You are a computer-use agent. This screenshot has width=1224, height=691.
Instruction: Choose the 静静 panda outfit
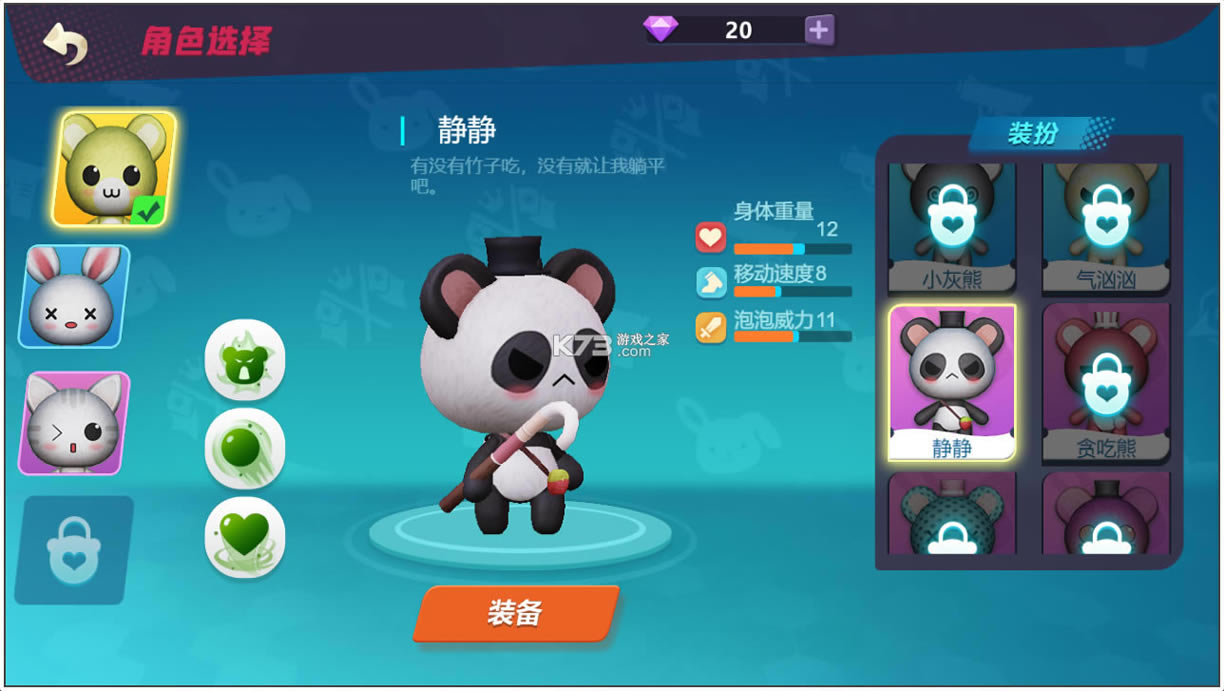[951, 383]
